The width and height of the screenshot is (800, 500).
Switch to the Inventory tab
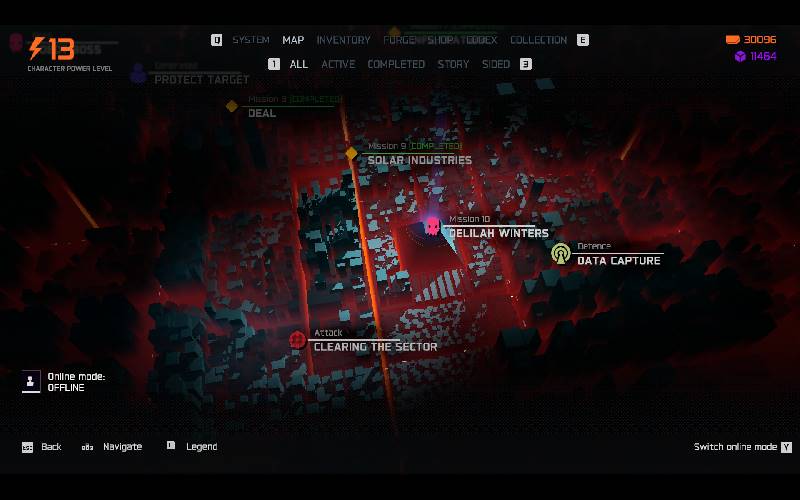(343, 40)
